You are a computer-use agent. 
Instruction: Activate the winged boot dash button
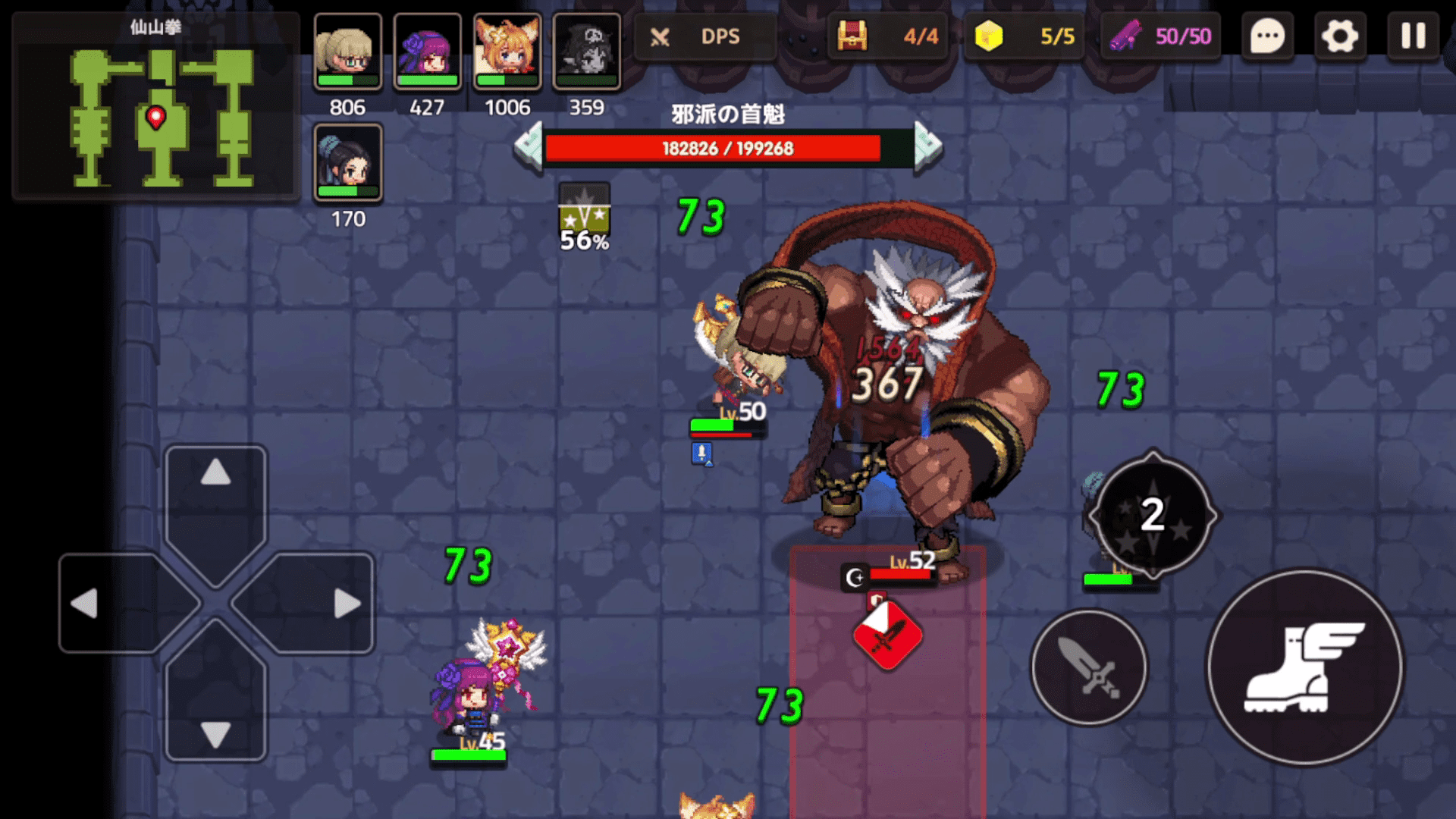pyautogui.click(x=1304, y=667)
